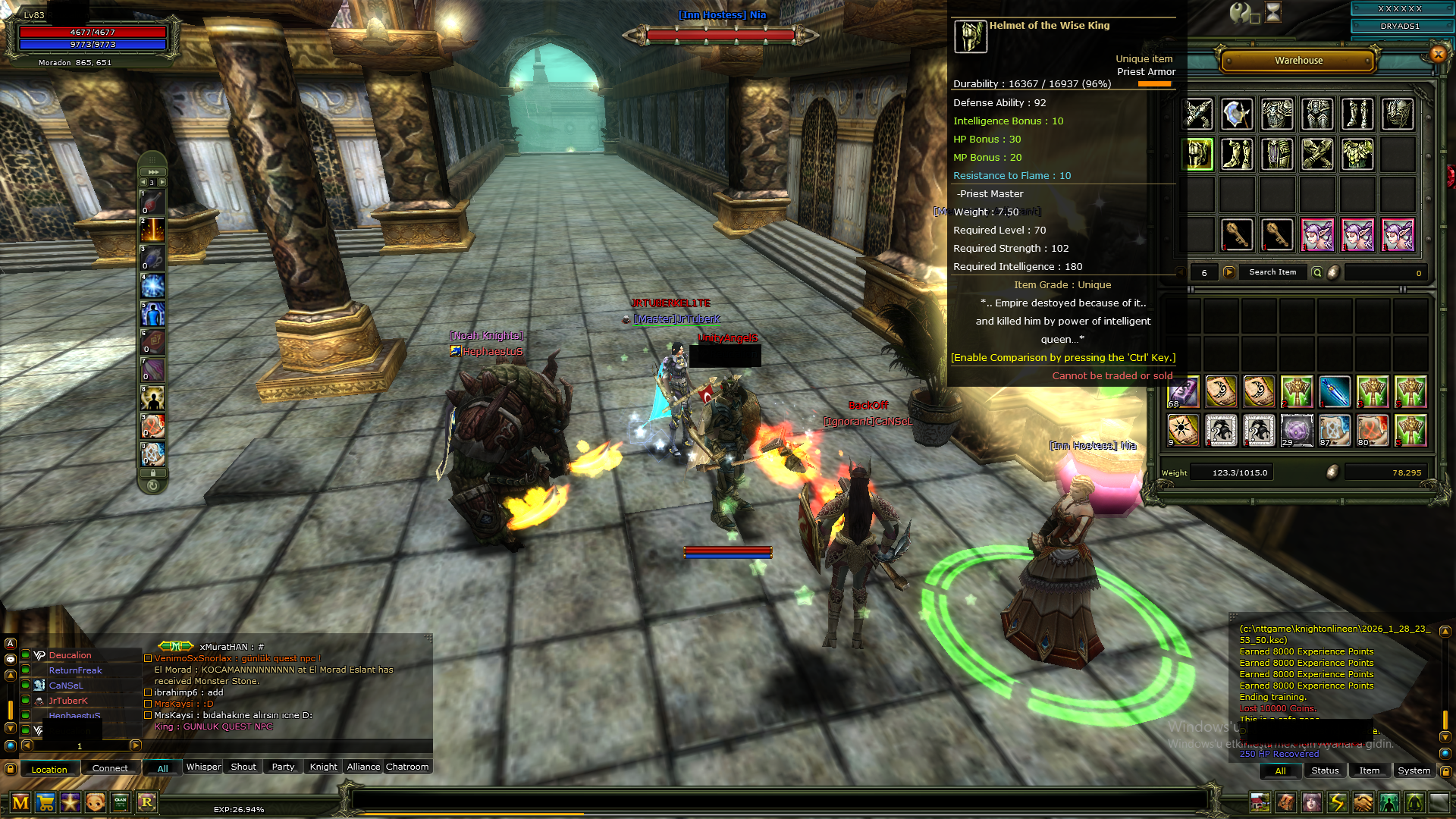
Task: Open the Power-Up Store cart icon
Action: coord(47,803)
